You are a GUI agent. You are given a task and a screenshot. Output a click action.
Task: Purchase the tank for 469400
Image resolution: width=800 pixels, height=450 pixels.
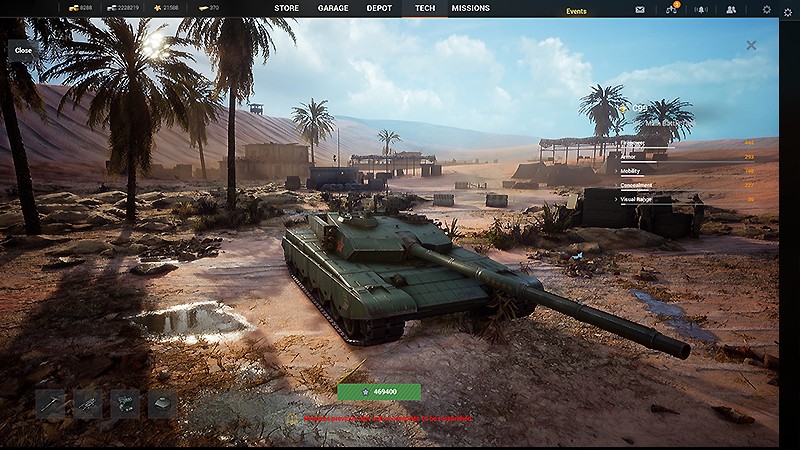[x=379, y=392]
